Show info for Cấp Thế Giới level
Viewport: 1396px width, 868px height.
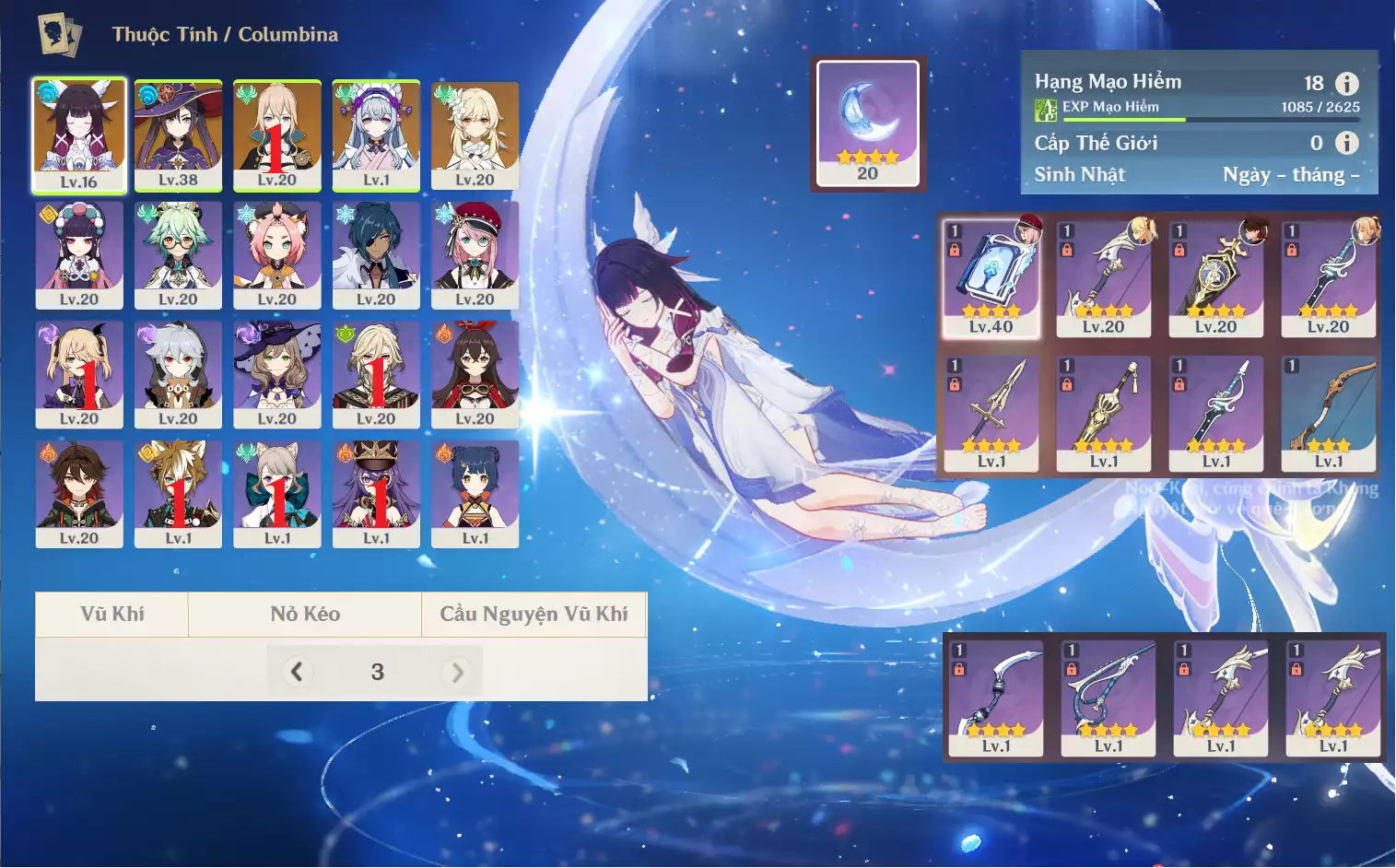(1346, 143)
